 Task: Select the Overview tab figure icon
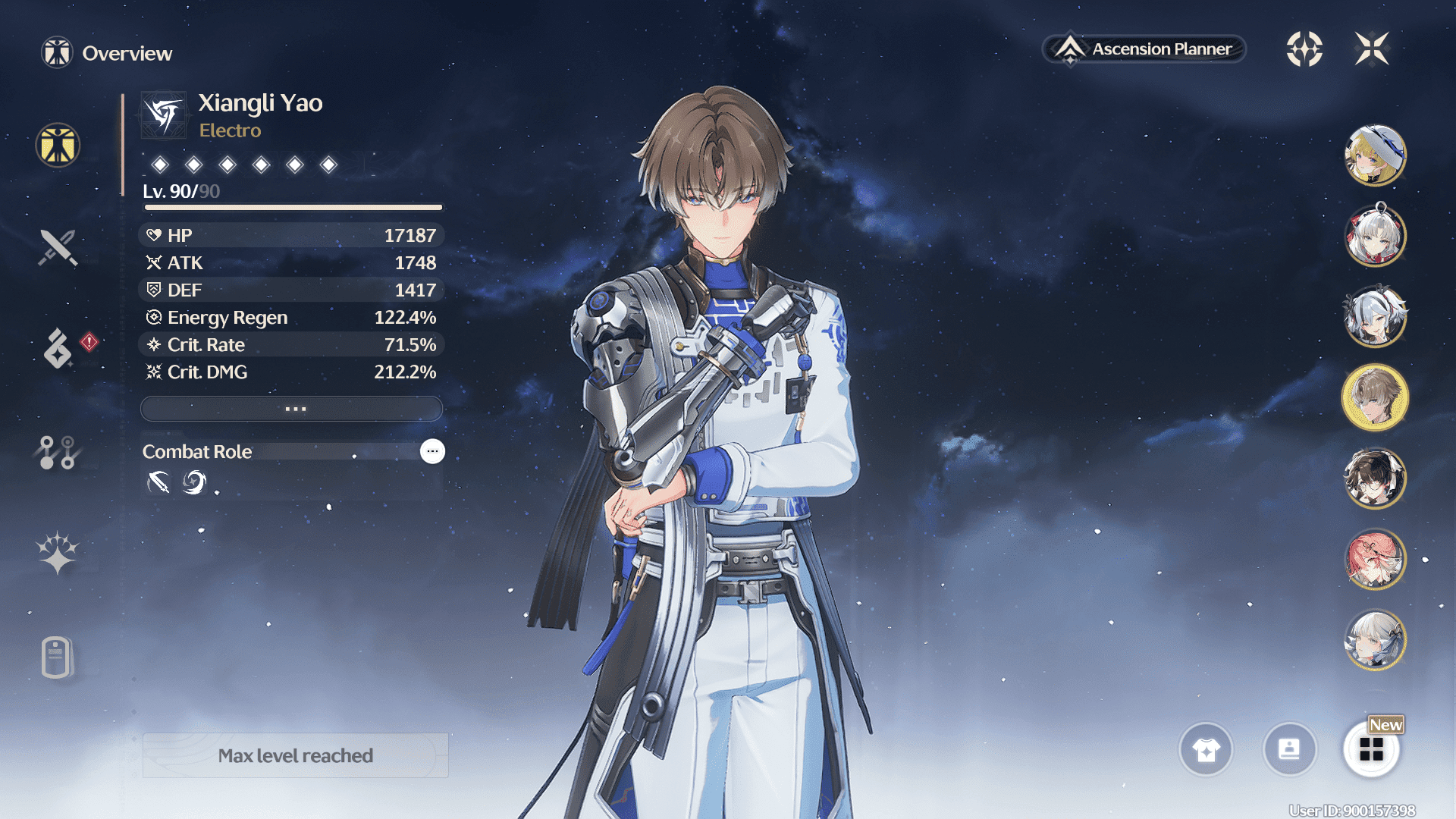tap(58, 145)
